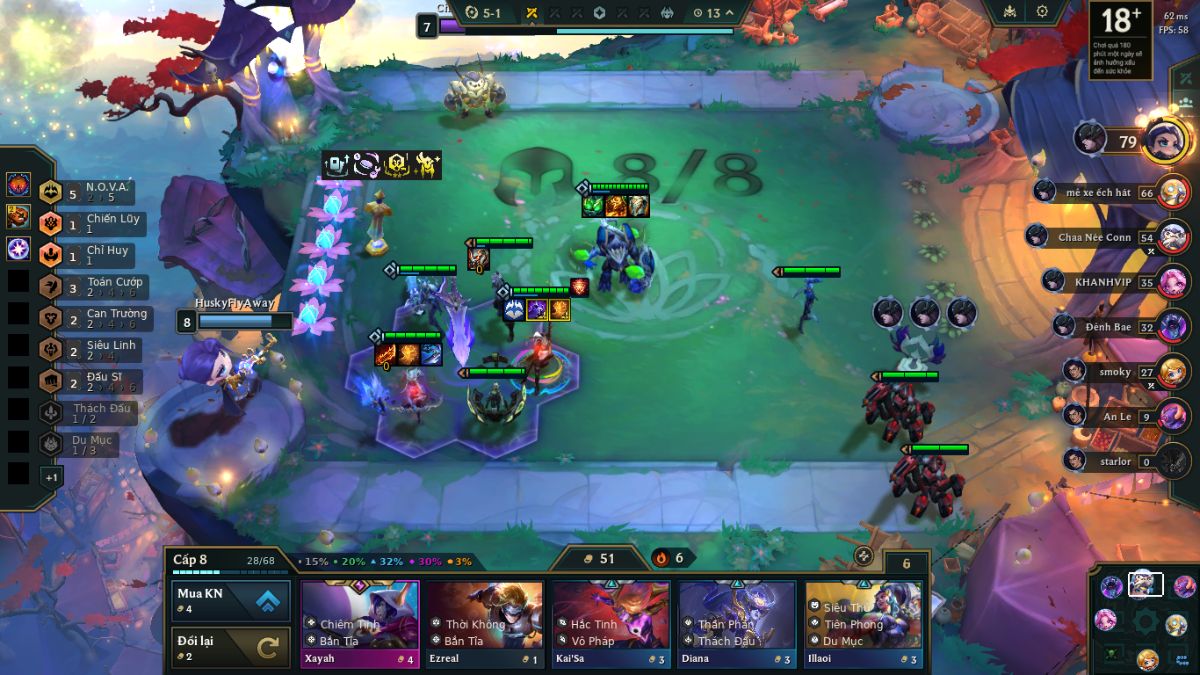This screenshot has height=675, width=1200.
Task: Show the N.O.V.A. trait details
Action: 98,191
